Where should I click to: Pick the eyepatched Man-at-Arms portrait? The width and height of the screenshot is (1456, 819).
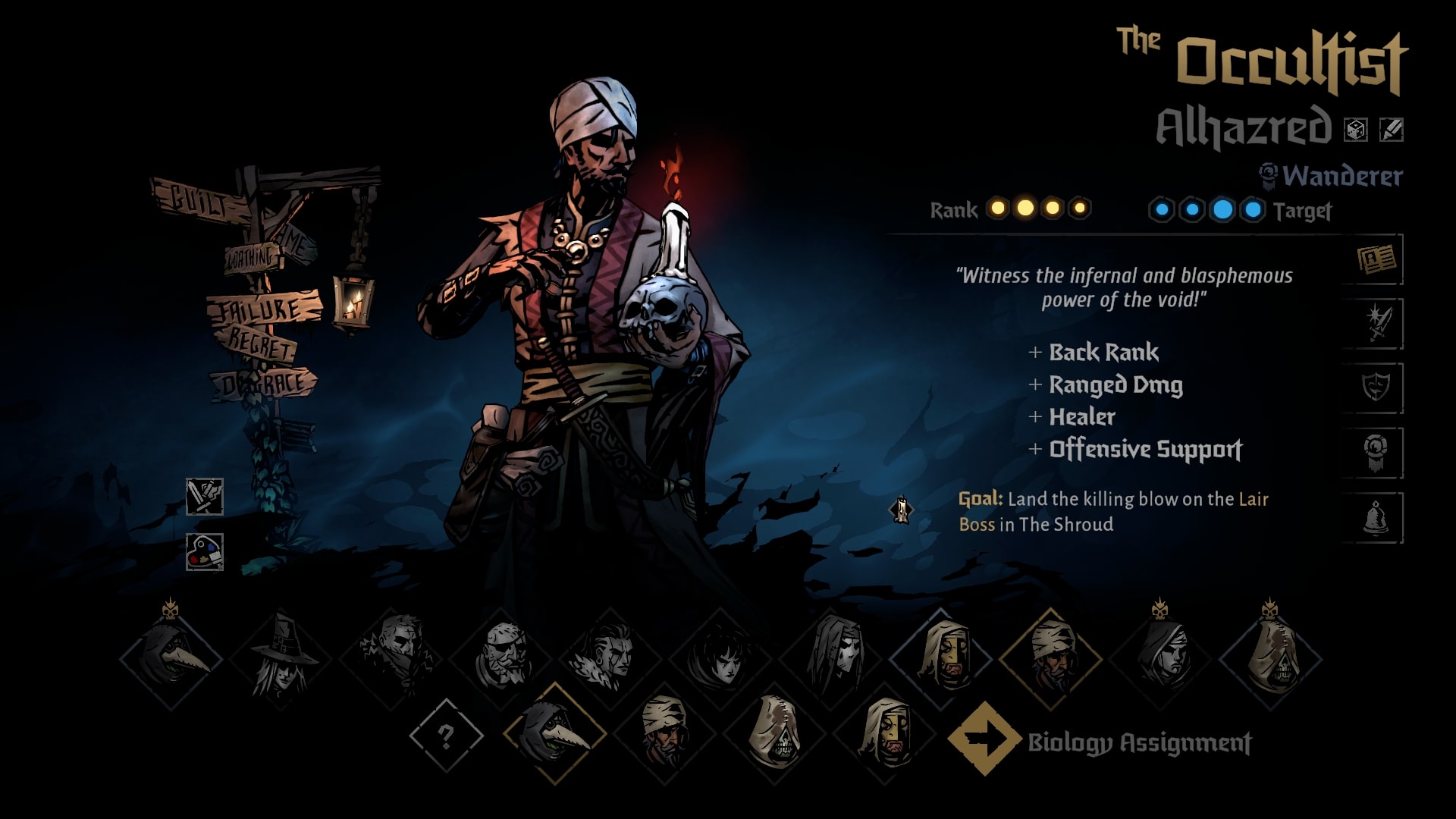501,657
